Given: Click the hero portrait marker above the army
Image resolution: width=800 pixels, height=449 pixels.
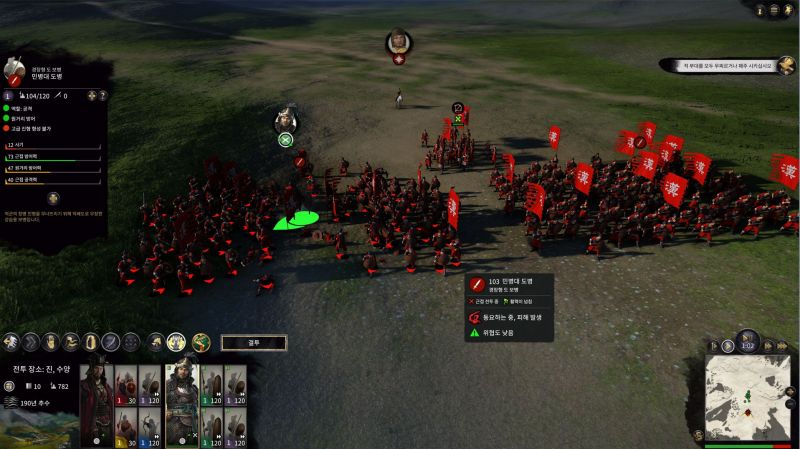Looking at the screenshot, I should (x=399, y=43).
